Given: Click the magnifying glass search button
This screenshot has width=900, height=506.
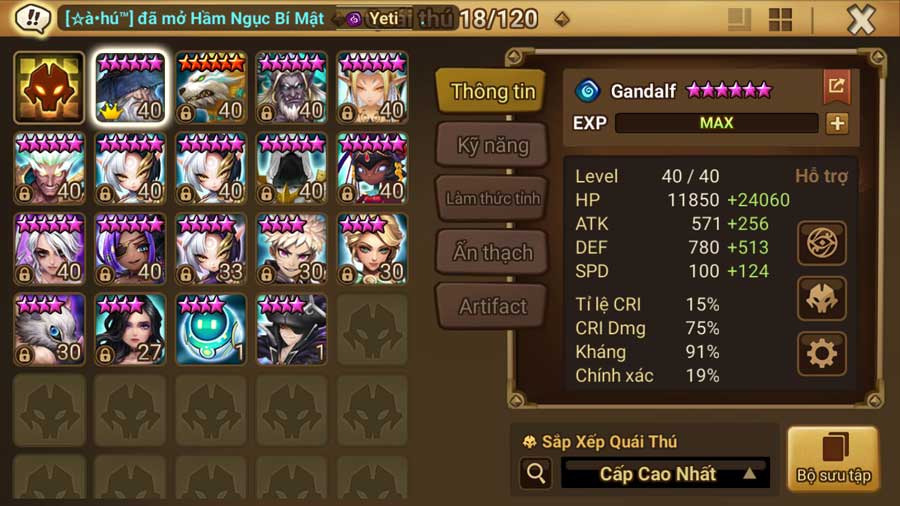Looking at the screenshot, I should coord(535,474).
